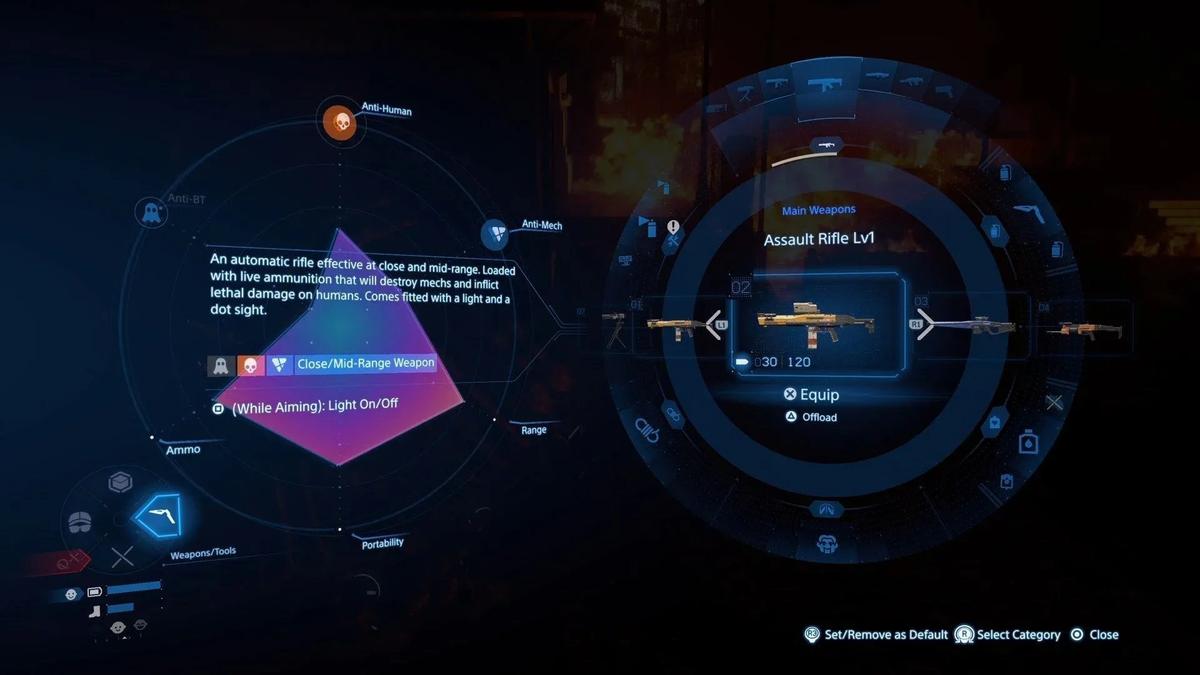Screen dimensions: 1200x675
Task: Select the crossed-lines category in the small wheel
Action: point(121,558)
